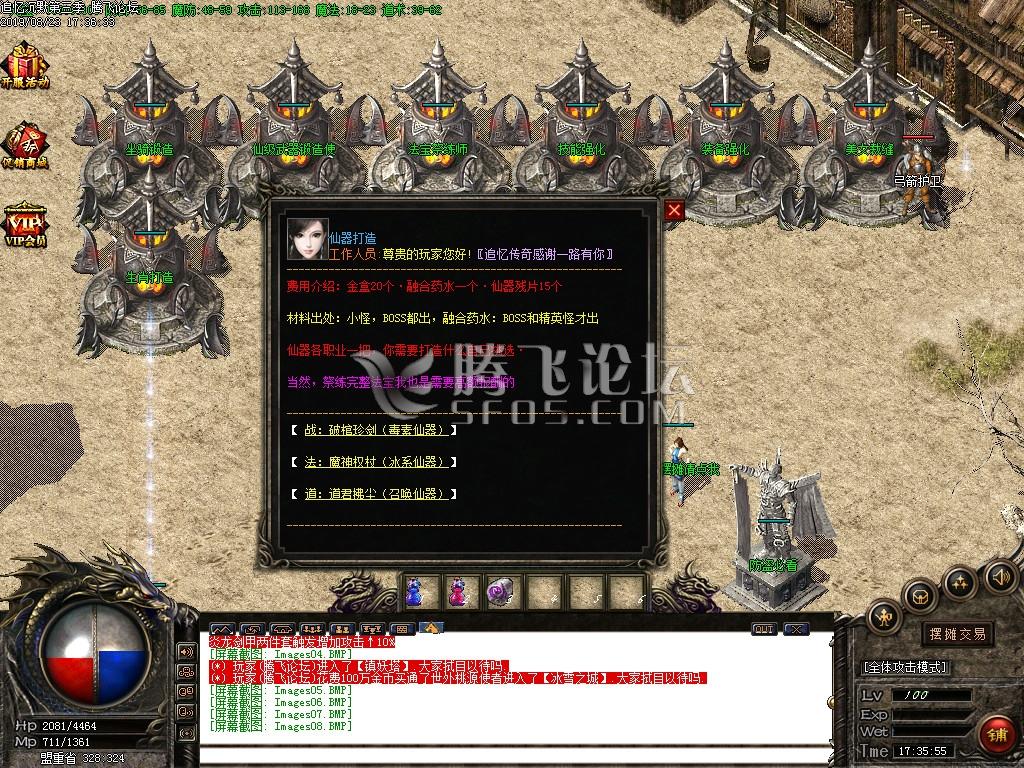Viewport: 1024px width, 768px height.
Task: Use the purple scroll in the hotbar
Action: 498,592
